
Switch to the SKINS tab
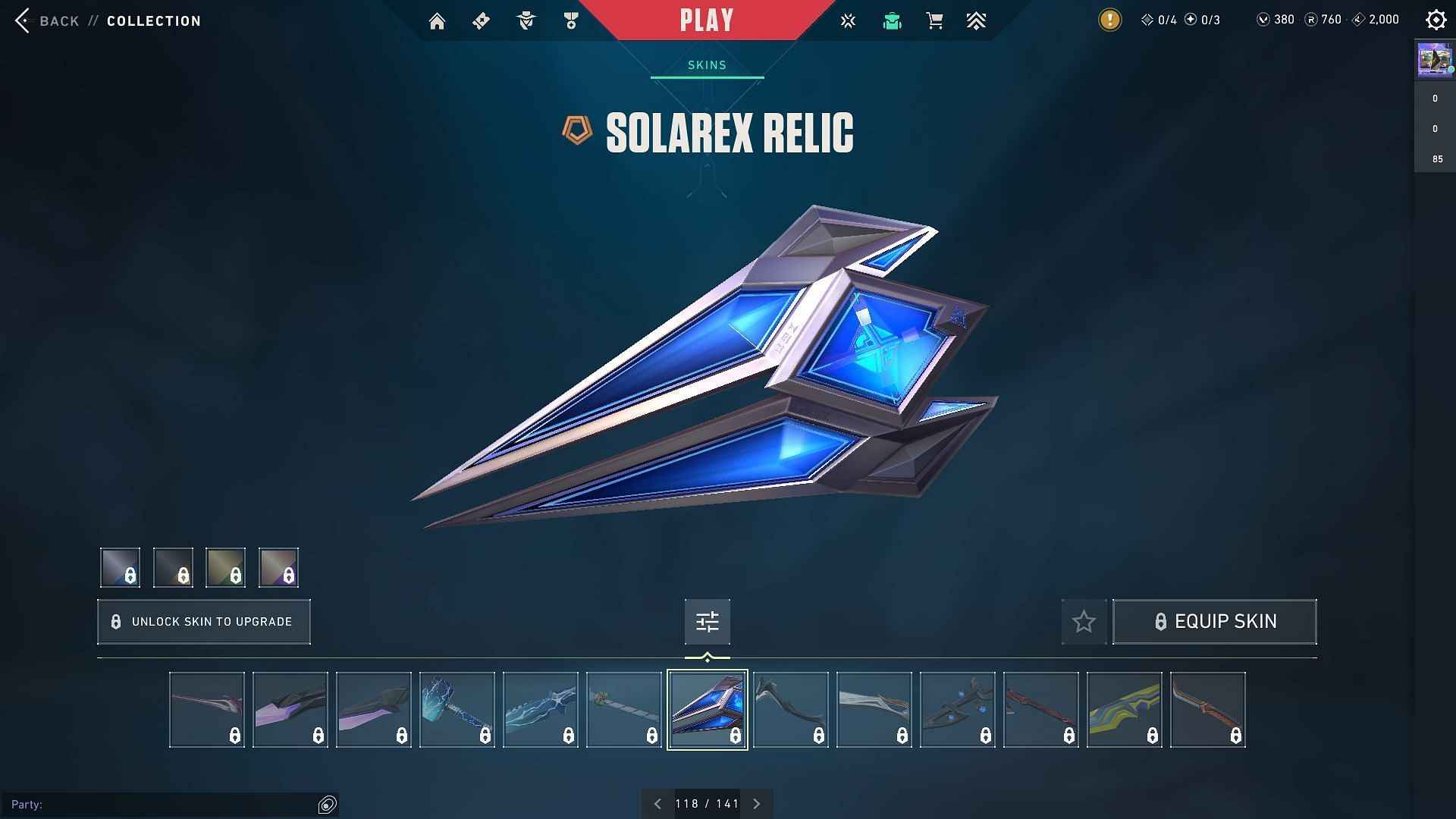[707, 64]
